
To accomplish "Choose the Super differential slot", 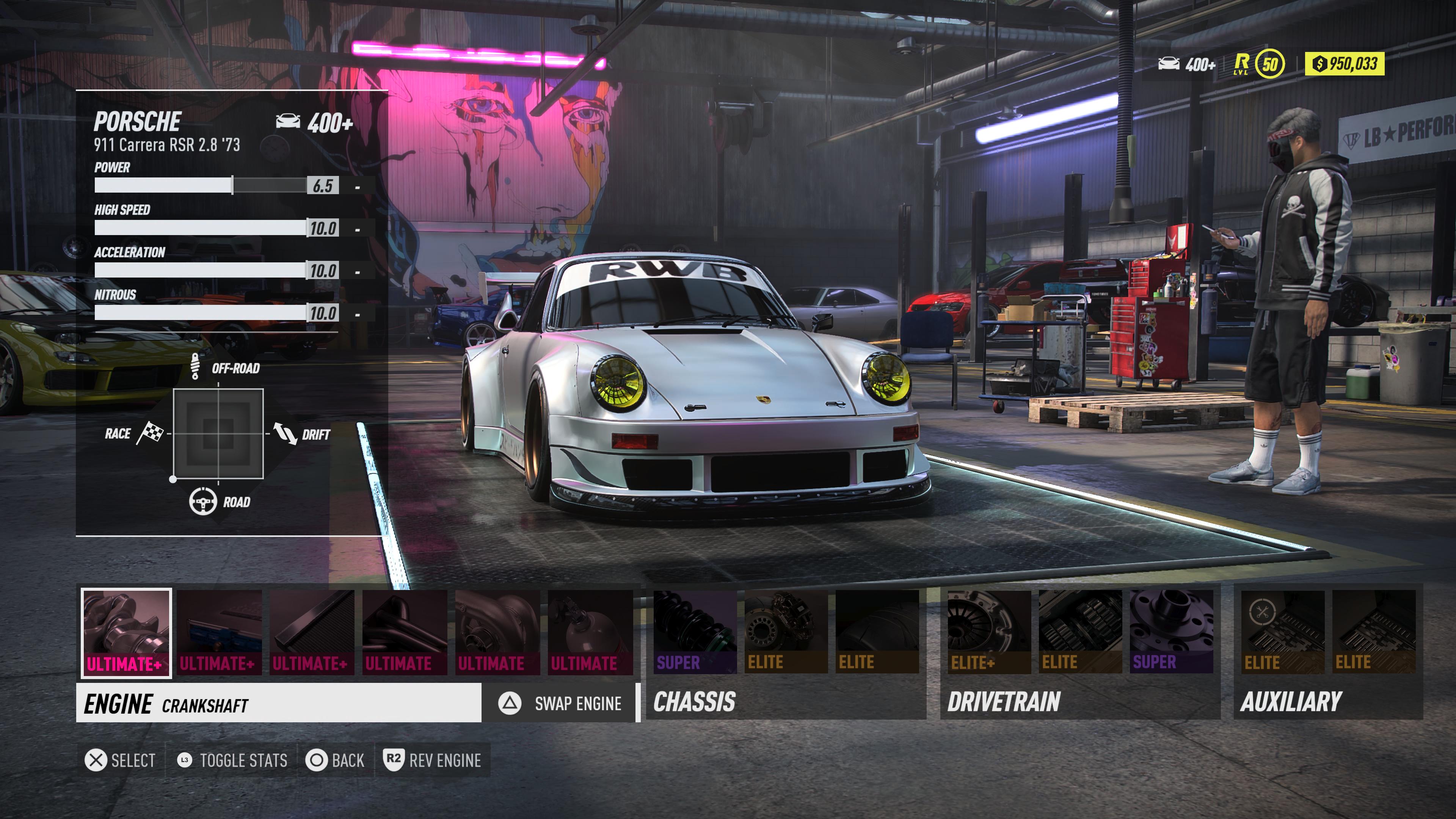I will (x=1171, y=632).
